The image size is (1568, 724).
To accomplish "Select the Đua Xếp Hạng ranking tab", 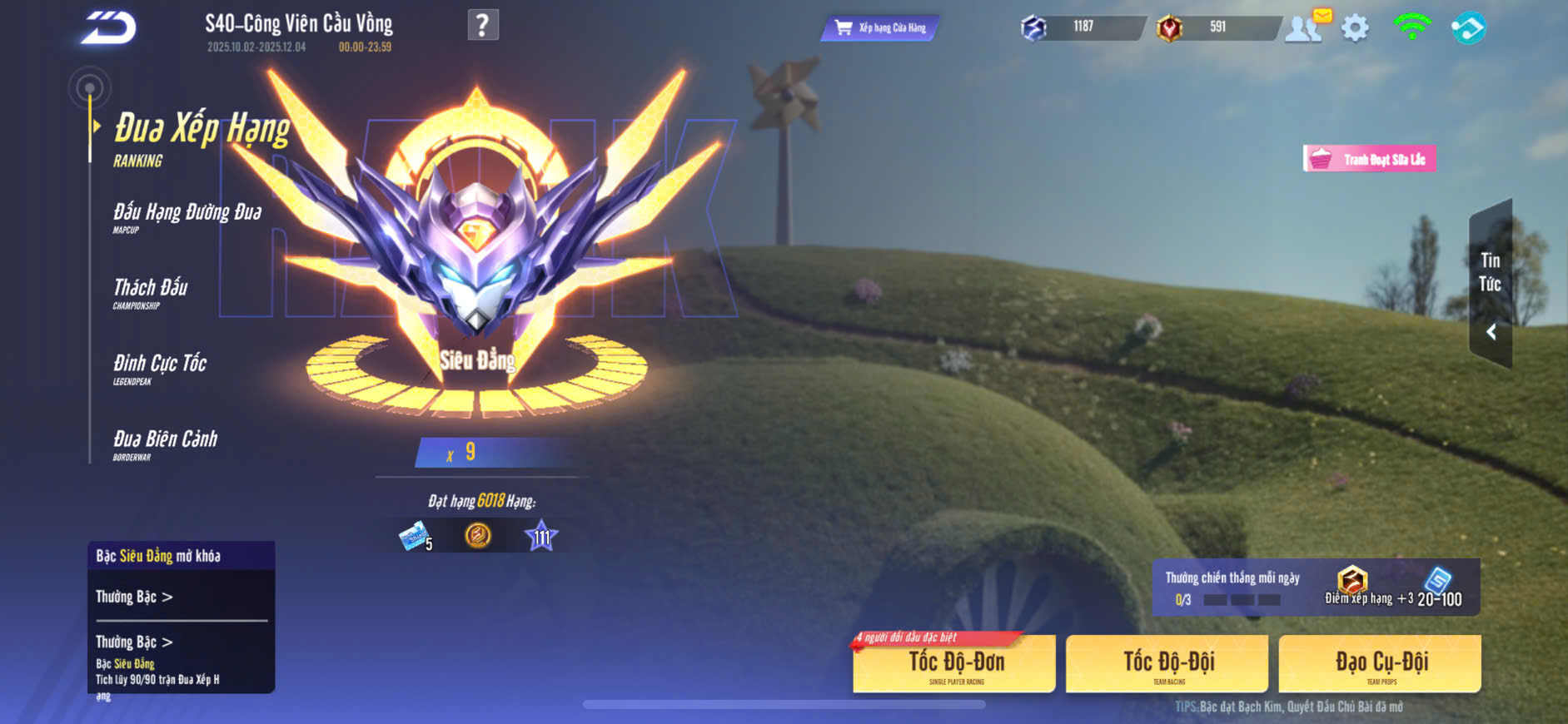I will [x=201, y=137].
